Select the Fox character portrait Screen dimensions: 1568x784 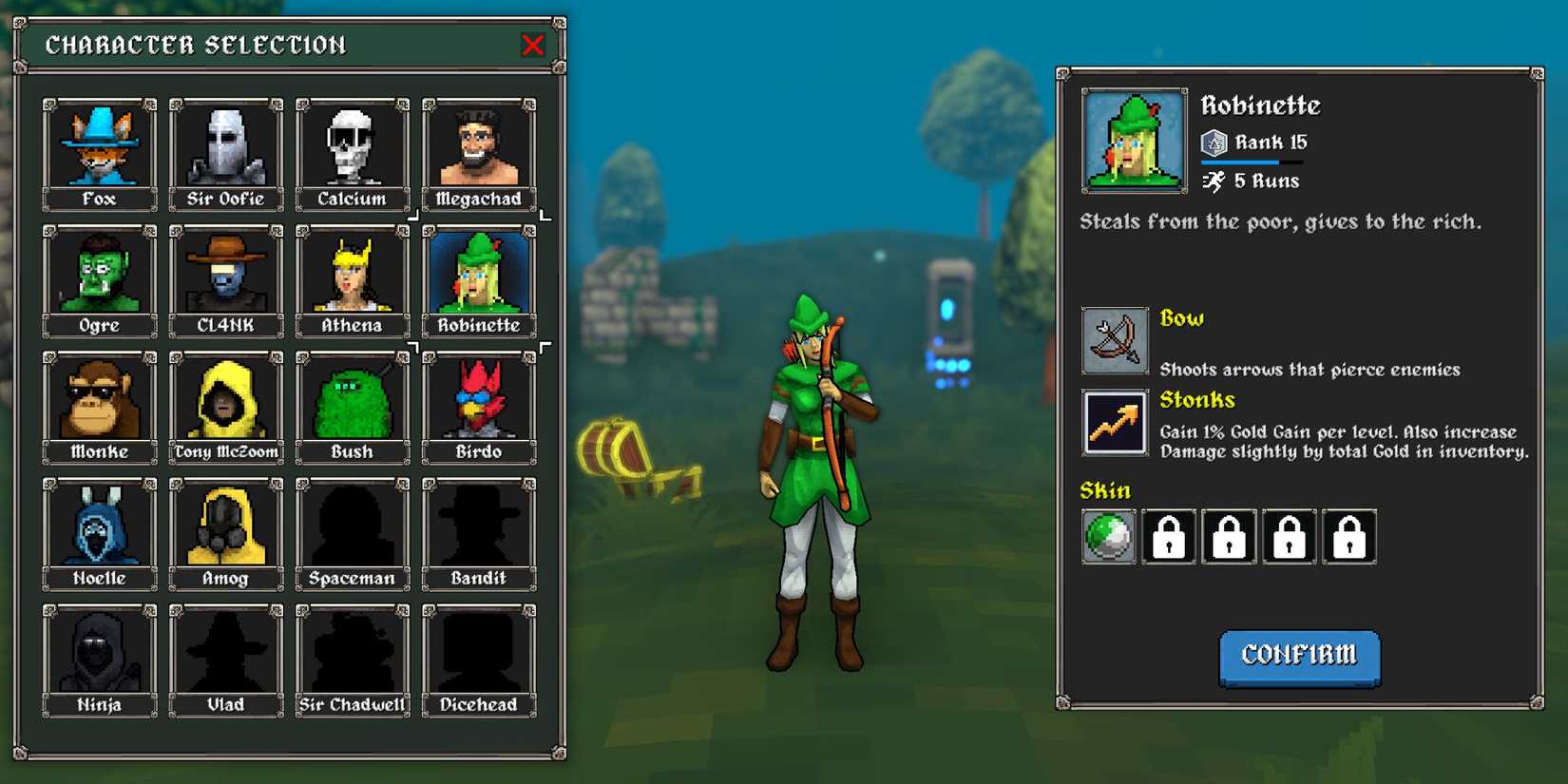coord(99,147)
